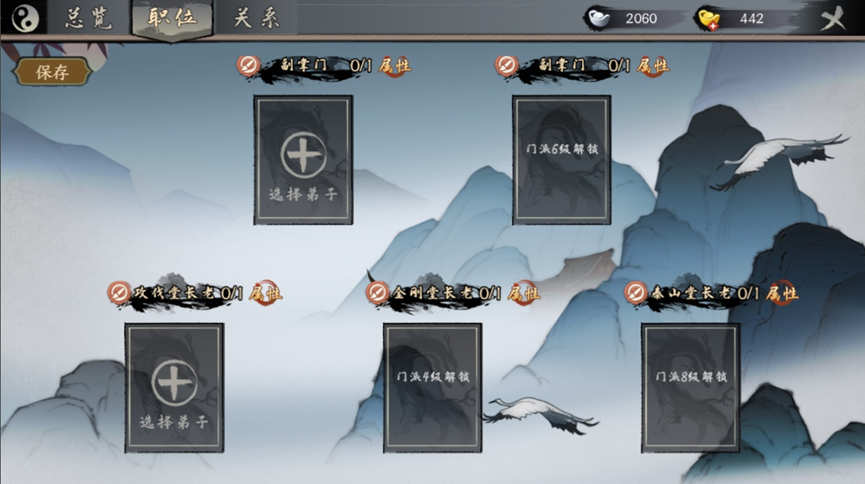Tap the crossed swords icon
The height and width of the screenshot is (484, 865).
(x=832, y=19)
